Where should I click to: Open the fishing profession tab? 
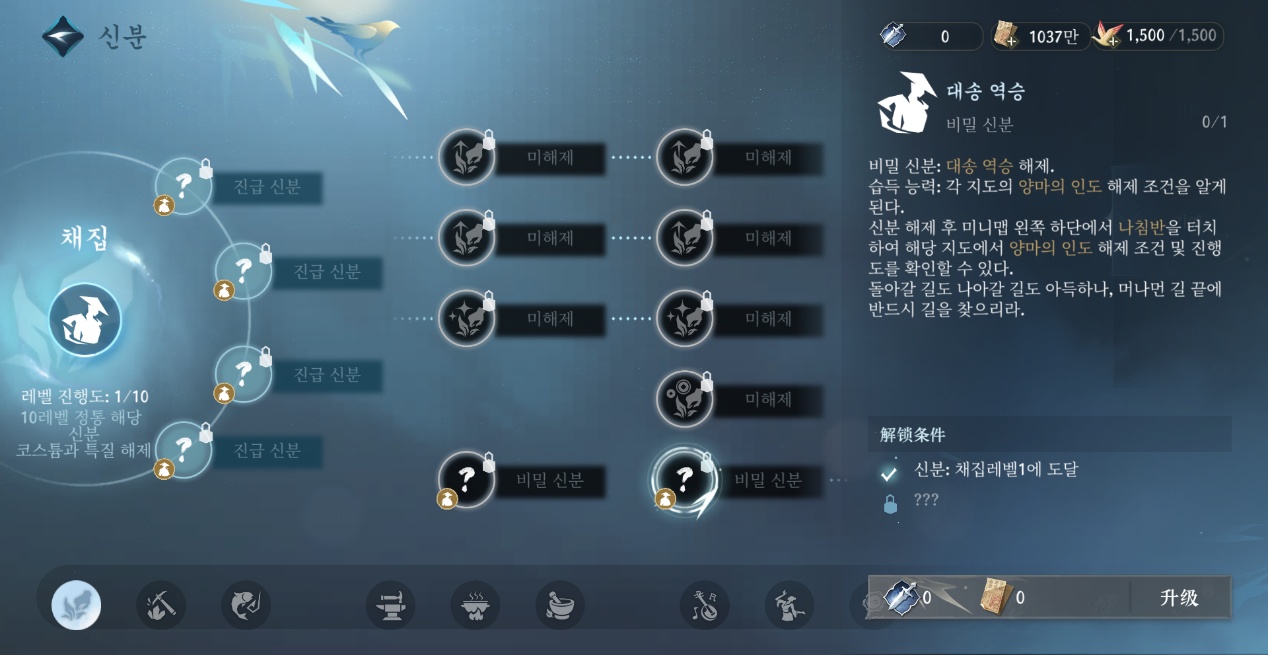(x=245, y=605)
